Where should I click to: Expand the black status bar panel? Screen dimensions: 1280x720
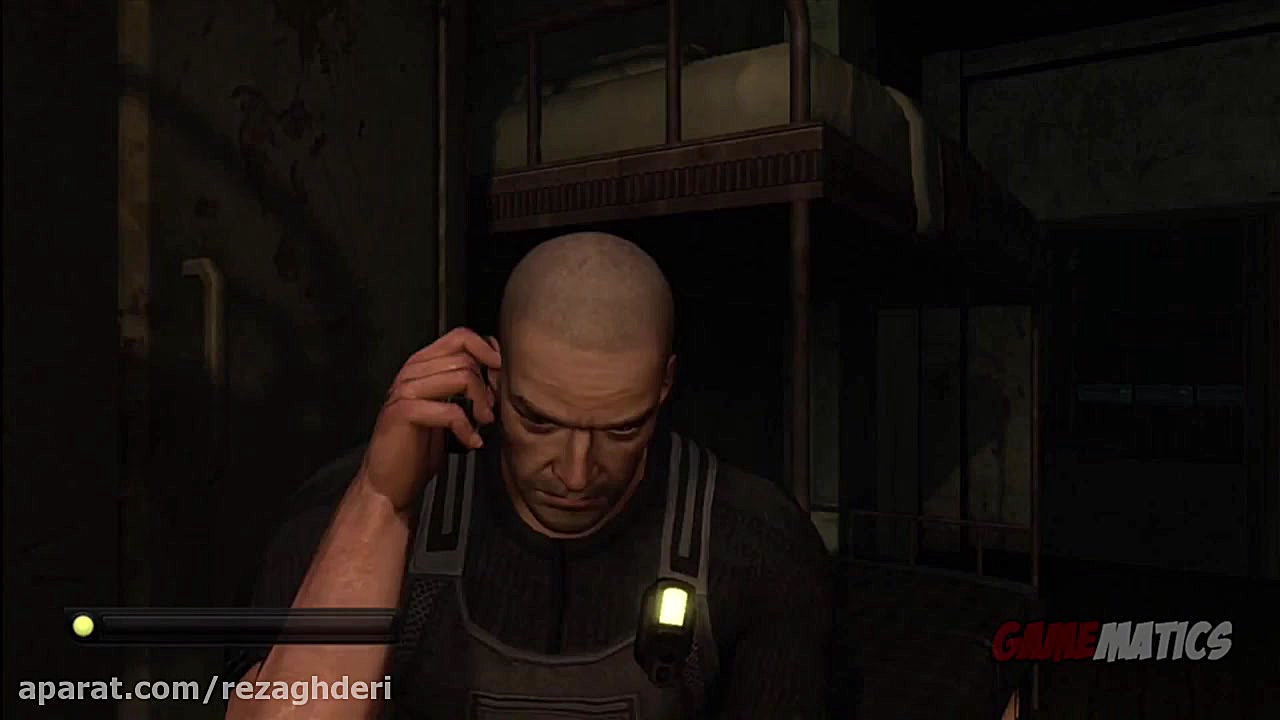coord(230,627)
